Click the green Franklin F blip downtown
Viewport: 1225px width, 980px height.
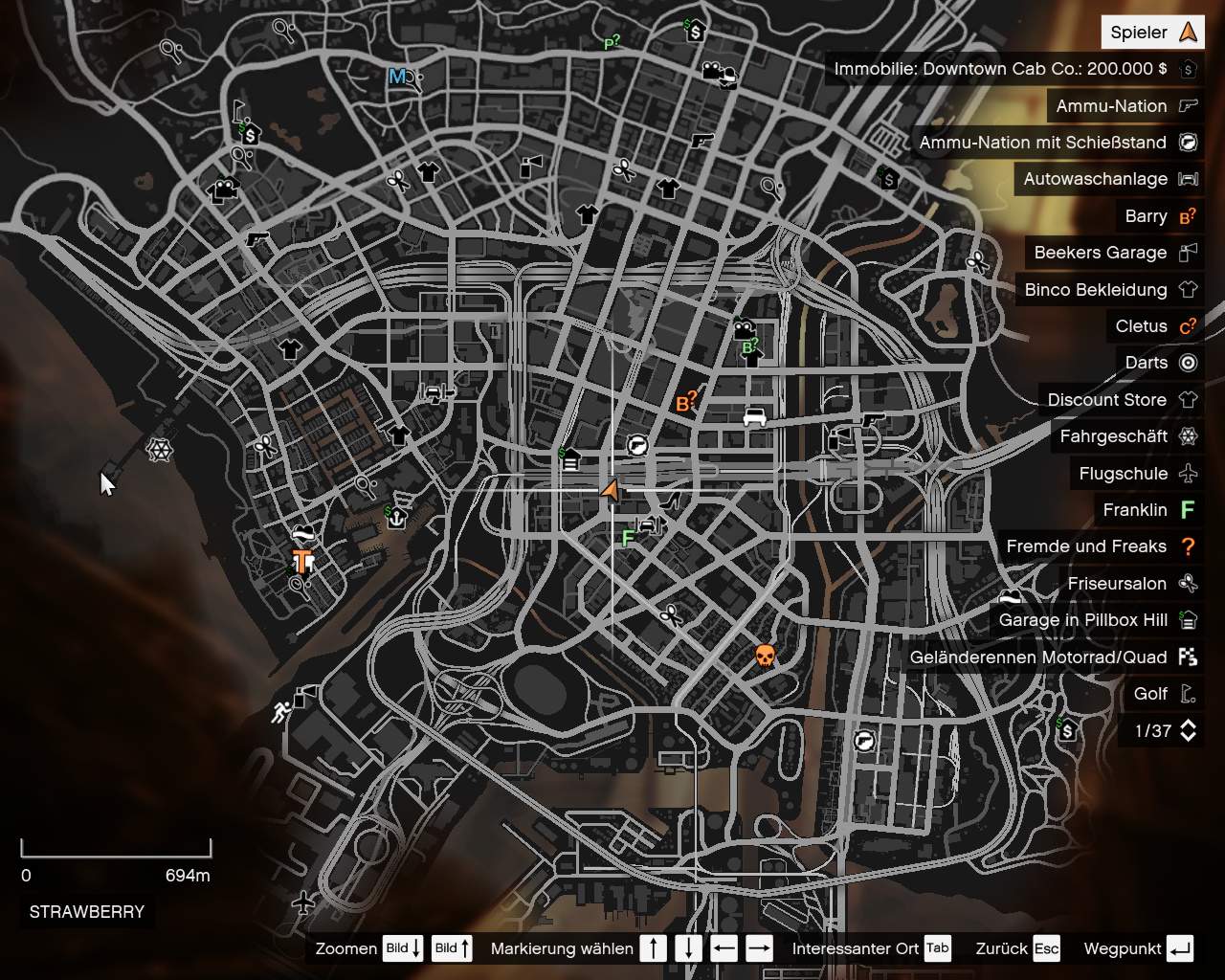point(627,539)
